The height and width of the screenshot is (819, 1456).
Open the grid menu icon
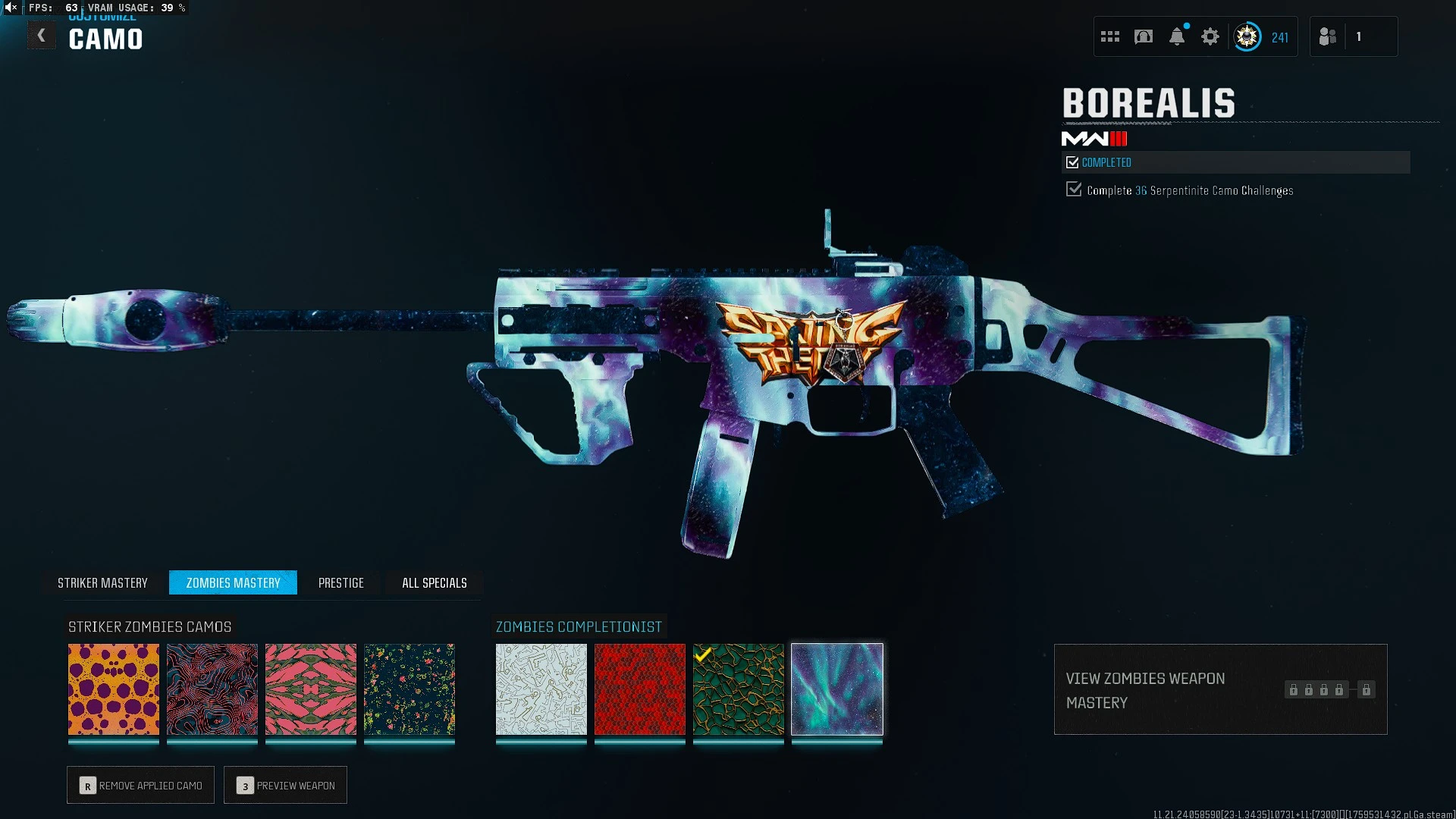[x=1110, y=36]
